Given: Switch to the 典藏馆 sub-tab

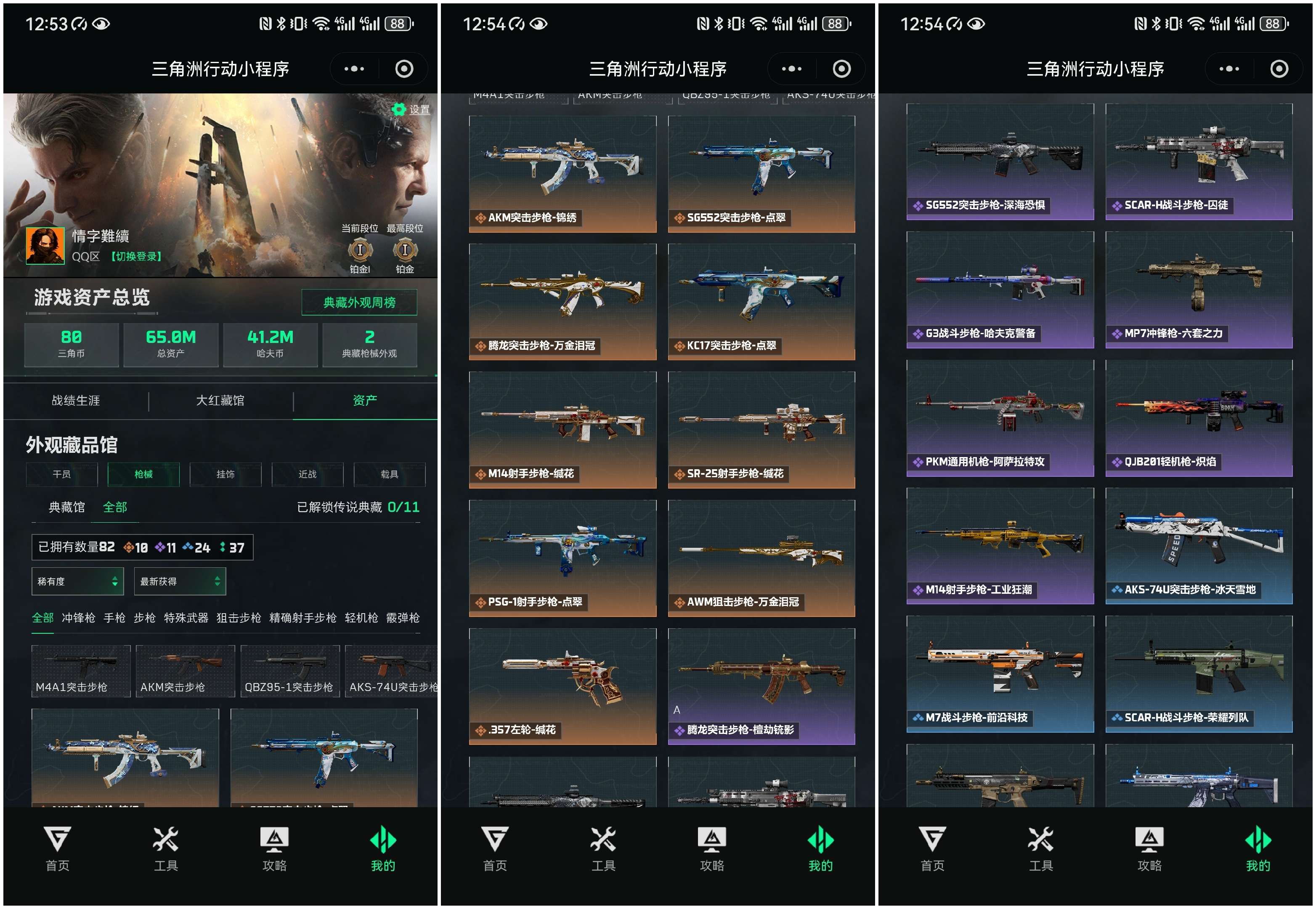Looking at the screenshot, I should (66, 508).
